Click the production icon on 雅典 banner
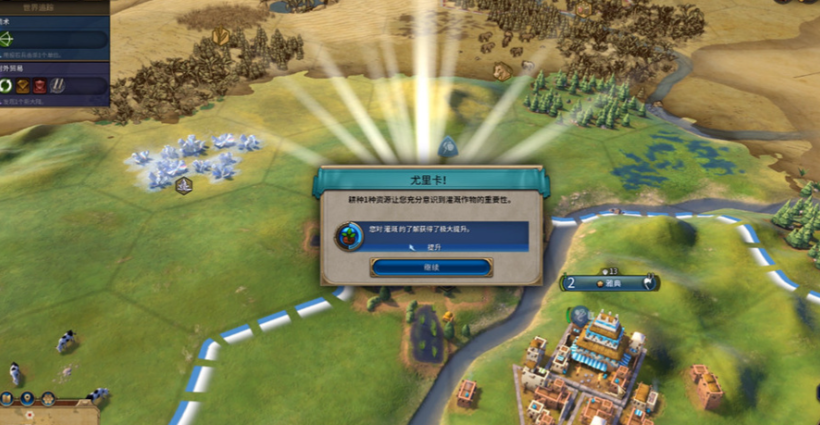Image resolution: width=820 pixels, height=425 pixels. [x=649, y=283]
